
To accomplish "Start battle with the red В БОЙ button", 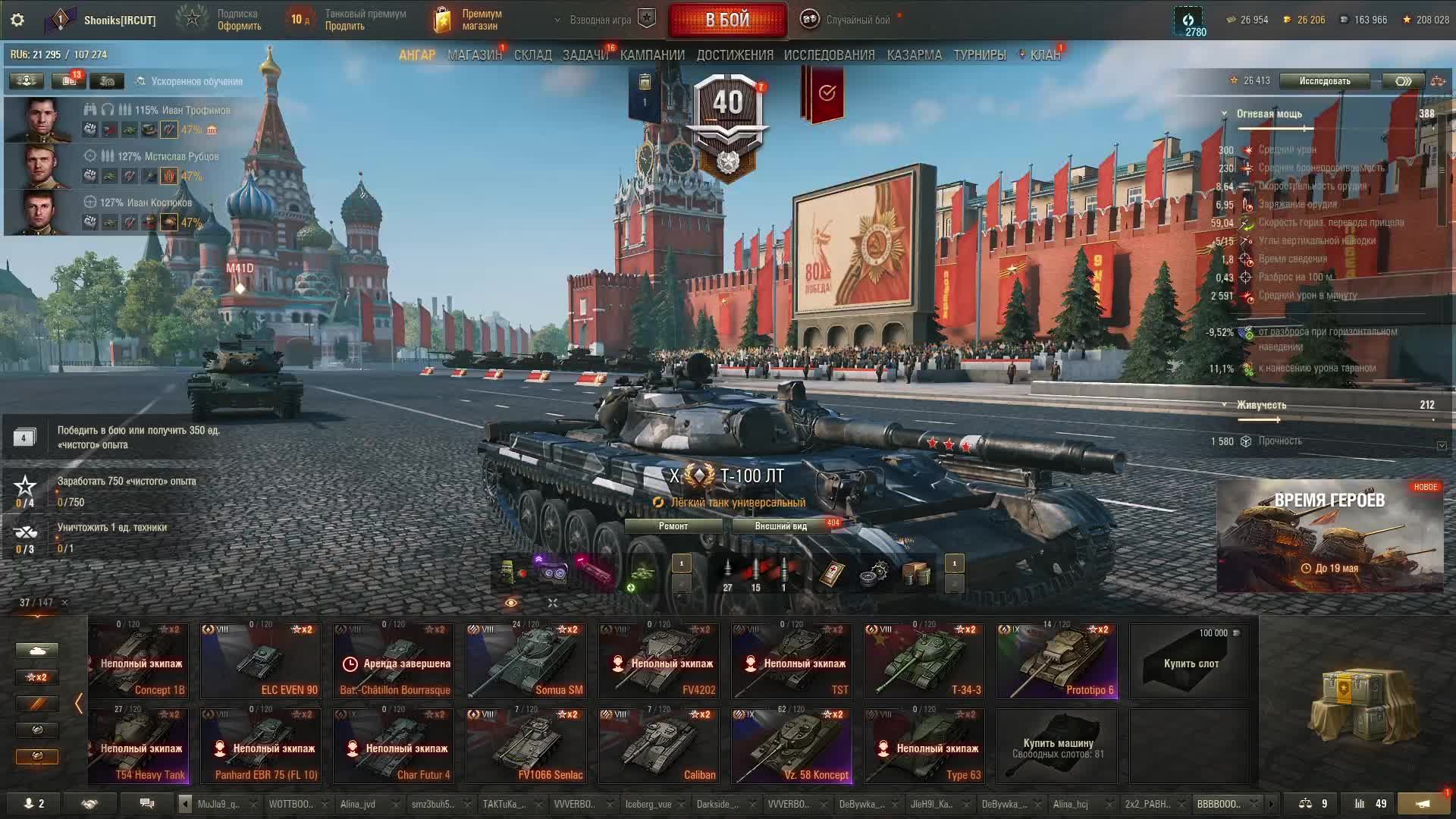I will tap(727, 20).
